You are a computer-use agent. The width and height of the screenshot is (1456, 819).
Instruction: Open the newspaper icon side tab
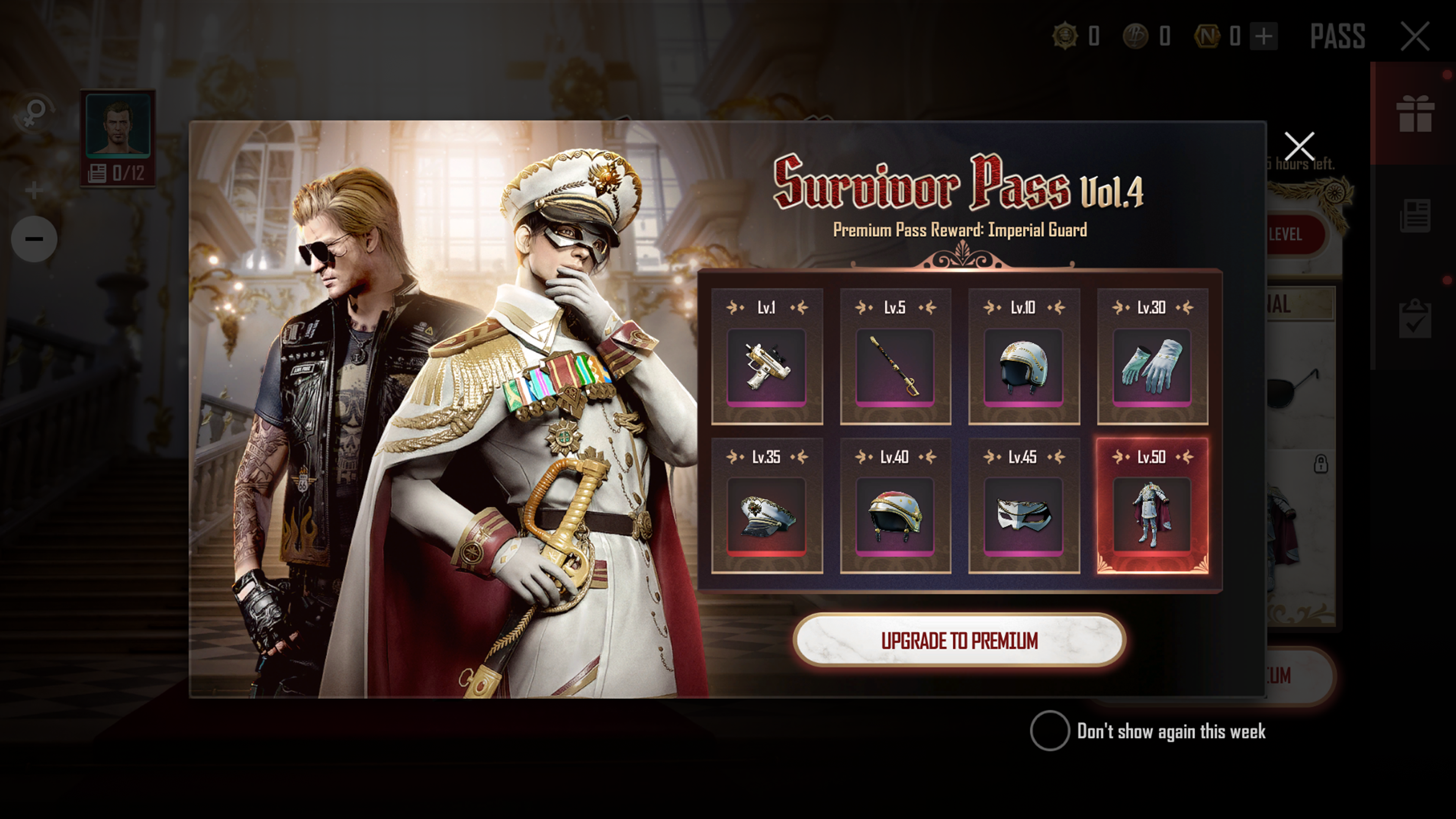tap(1415, 215)
